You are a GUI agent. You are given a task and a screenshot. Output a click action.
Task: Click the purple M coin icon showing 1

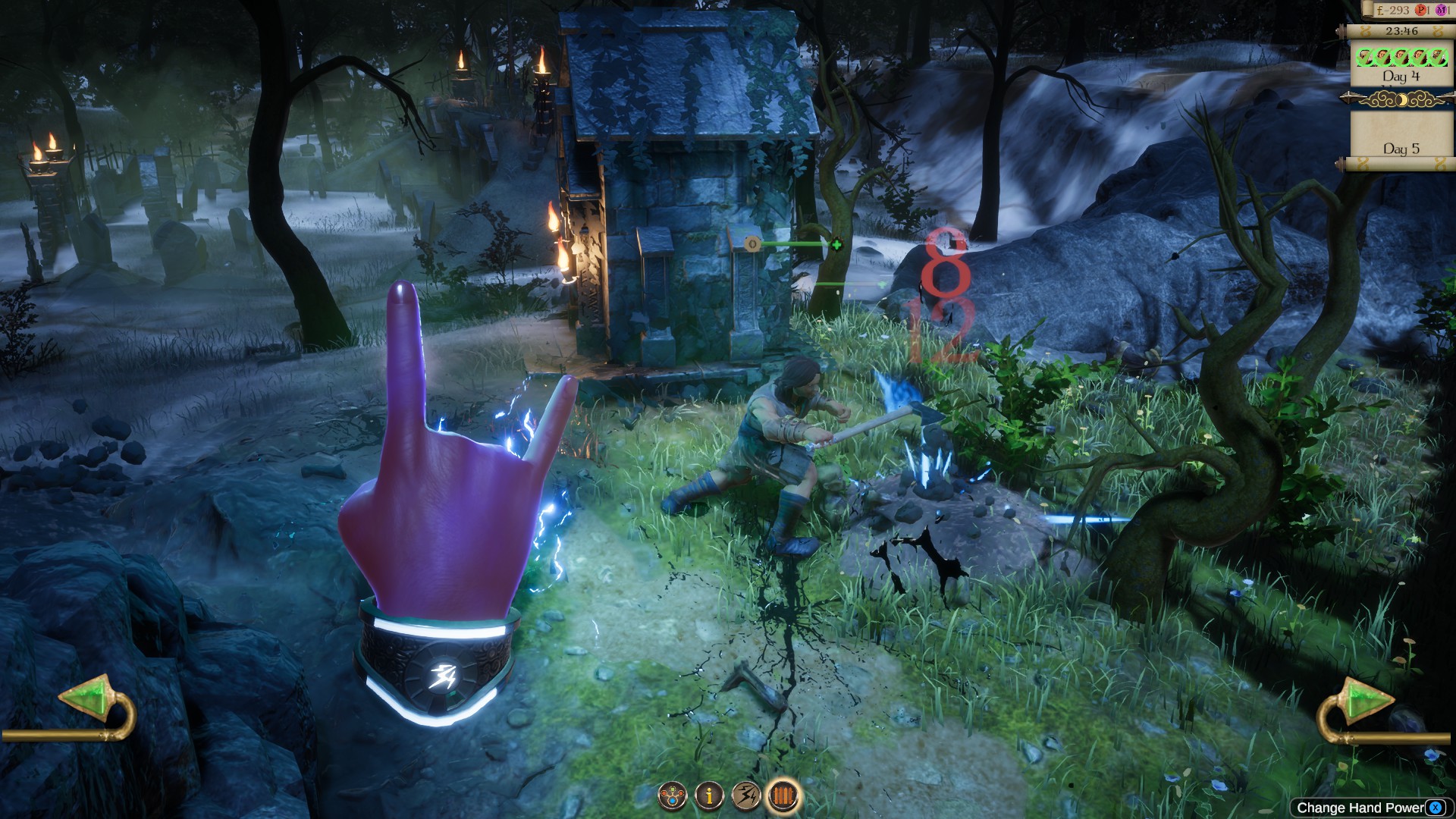[1441, 11]
